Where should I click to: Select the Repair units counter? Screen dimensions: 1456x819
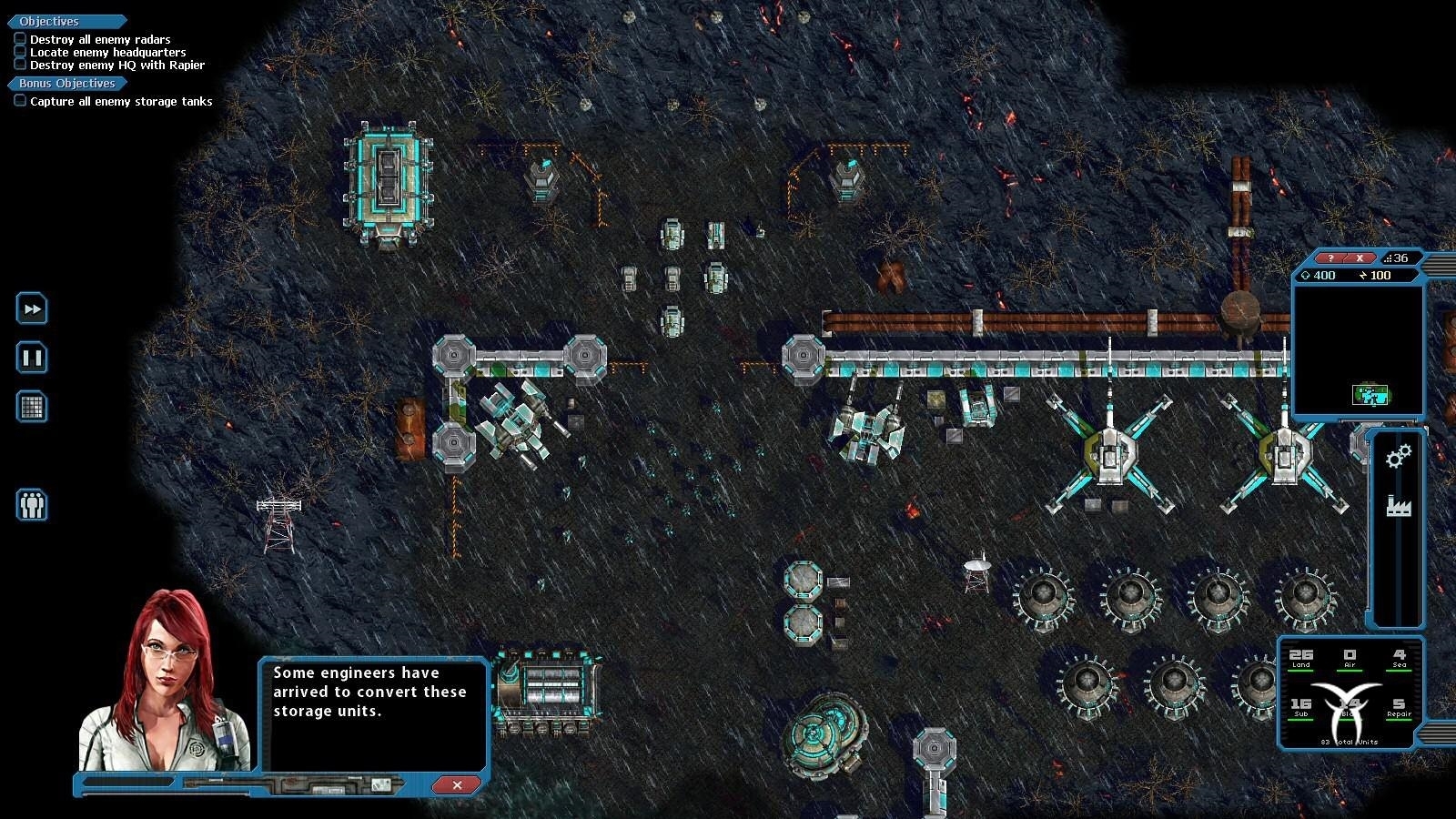1399,707
